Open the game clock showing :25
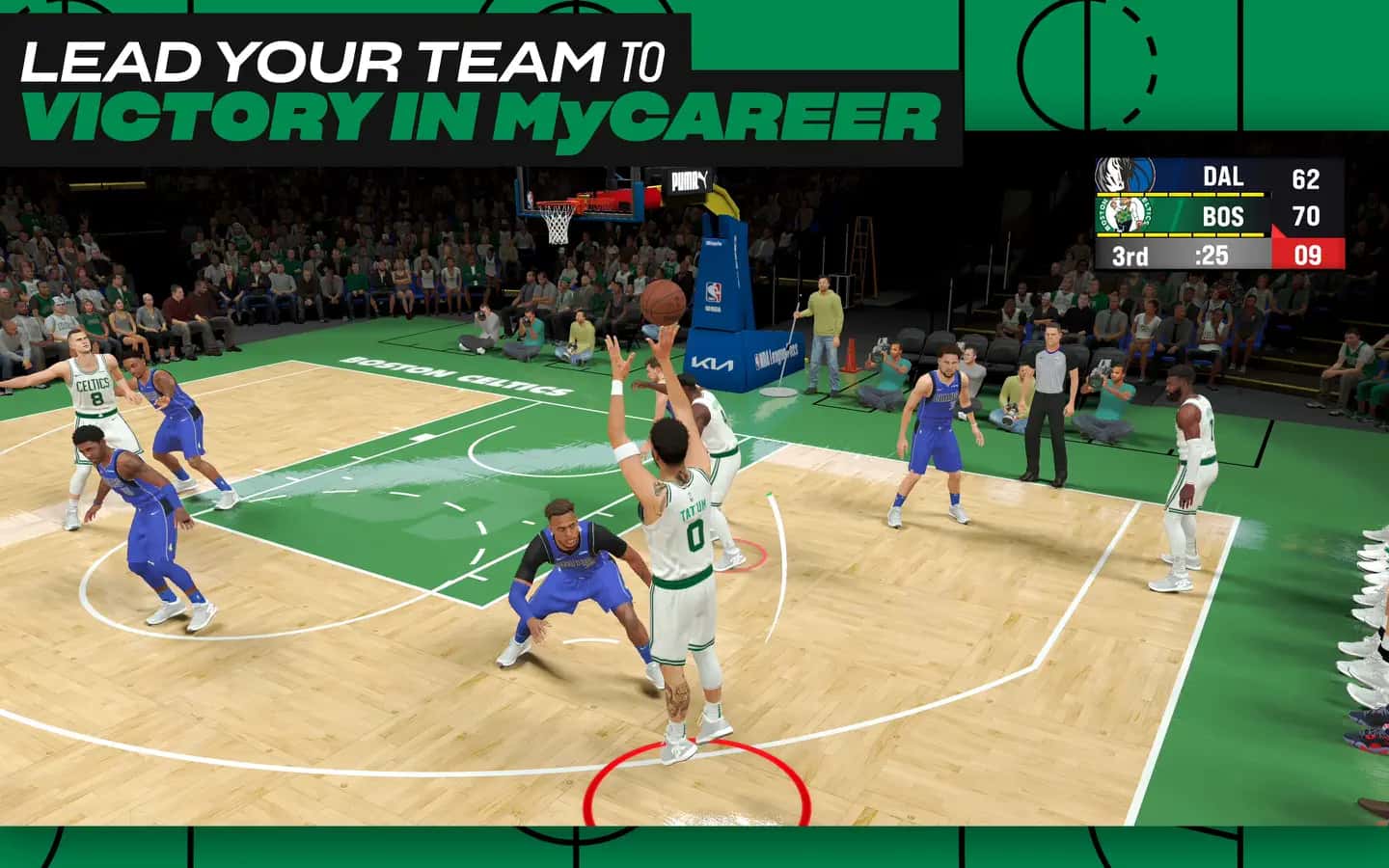Screen dimensions: 1389x868 coord(1211,255)
